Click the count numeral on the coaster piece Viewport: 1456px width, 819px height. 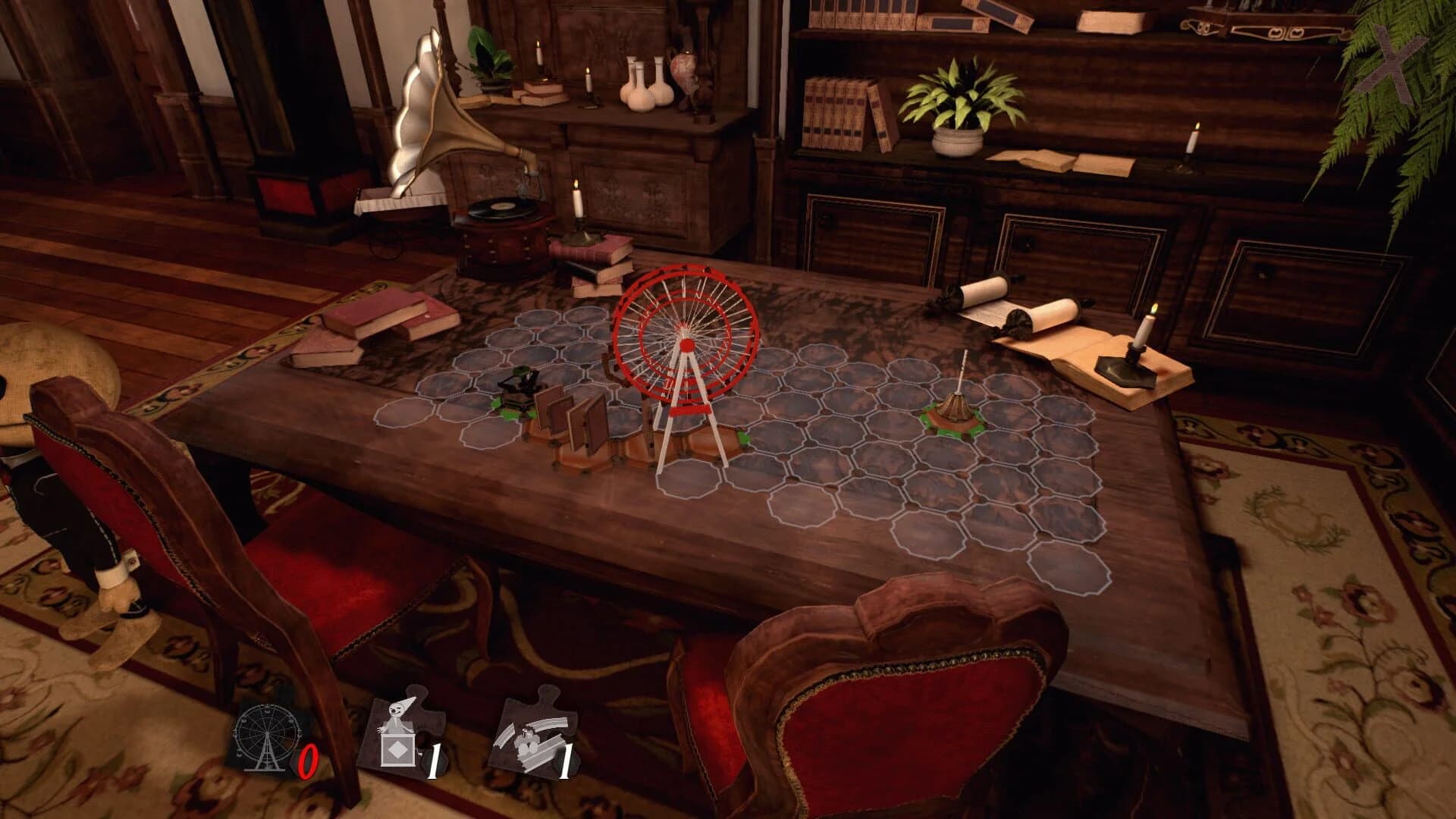[567, 758]
